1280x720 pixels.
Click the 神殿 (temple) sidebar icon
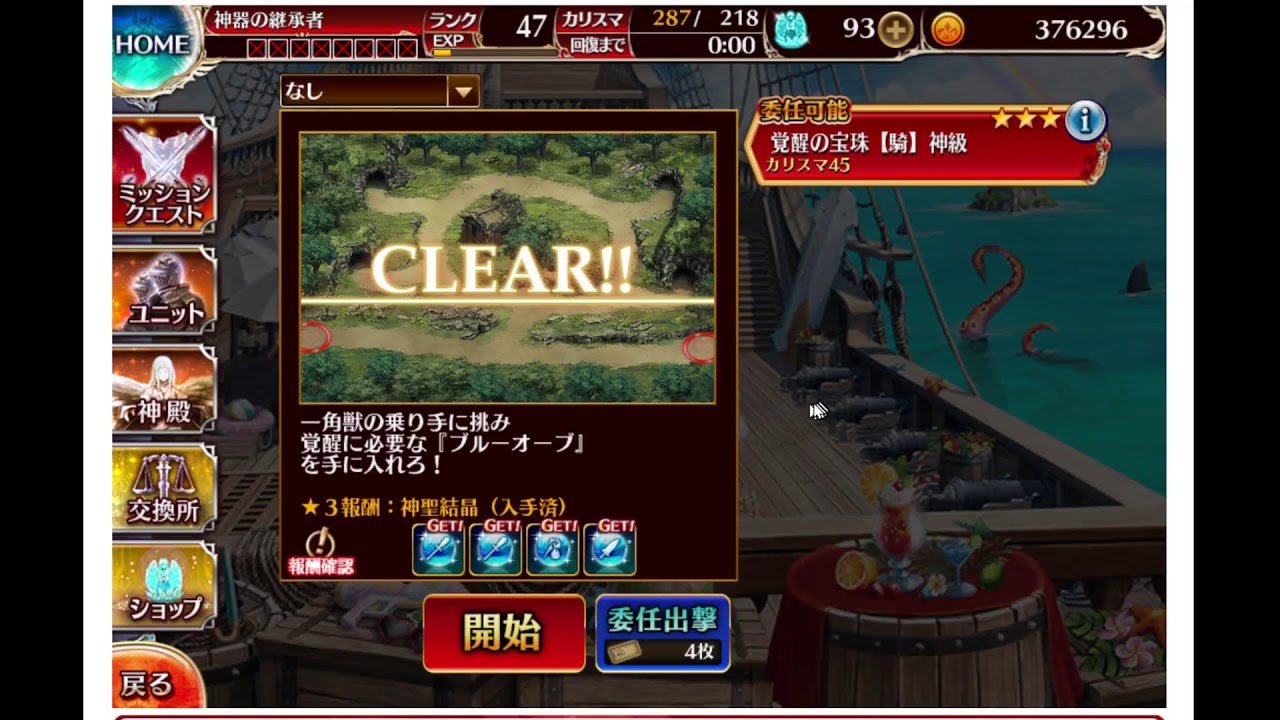coord(163,390)
